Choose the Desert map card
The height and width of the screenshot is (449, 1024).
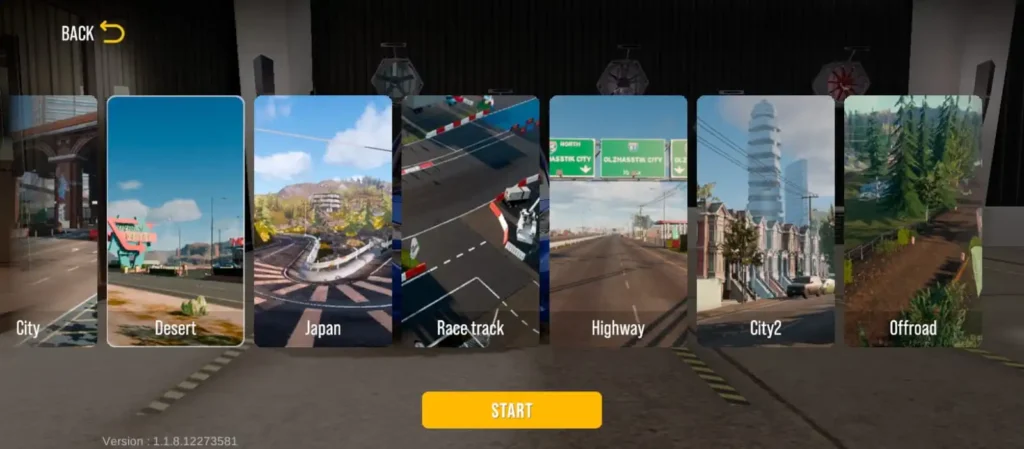click(x=175, y=221)
